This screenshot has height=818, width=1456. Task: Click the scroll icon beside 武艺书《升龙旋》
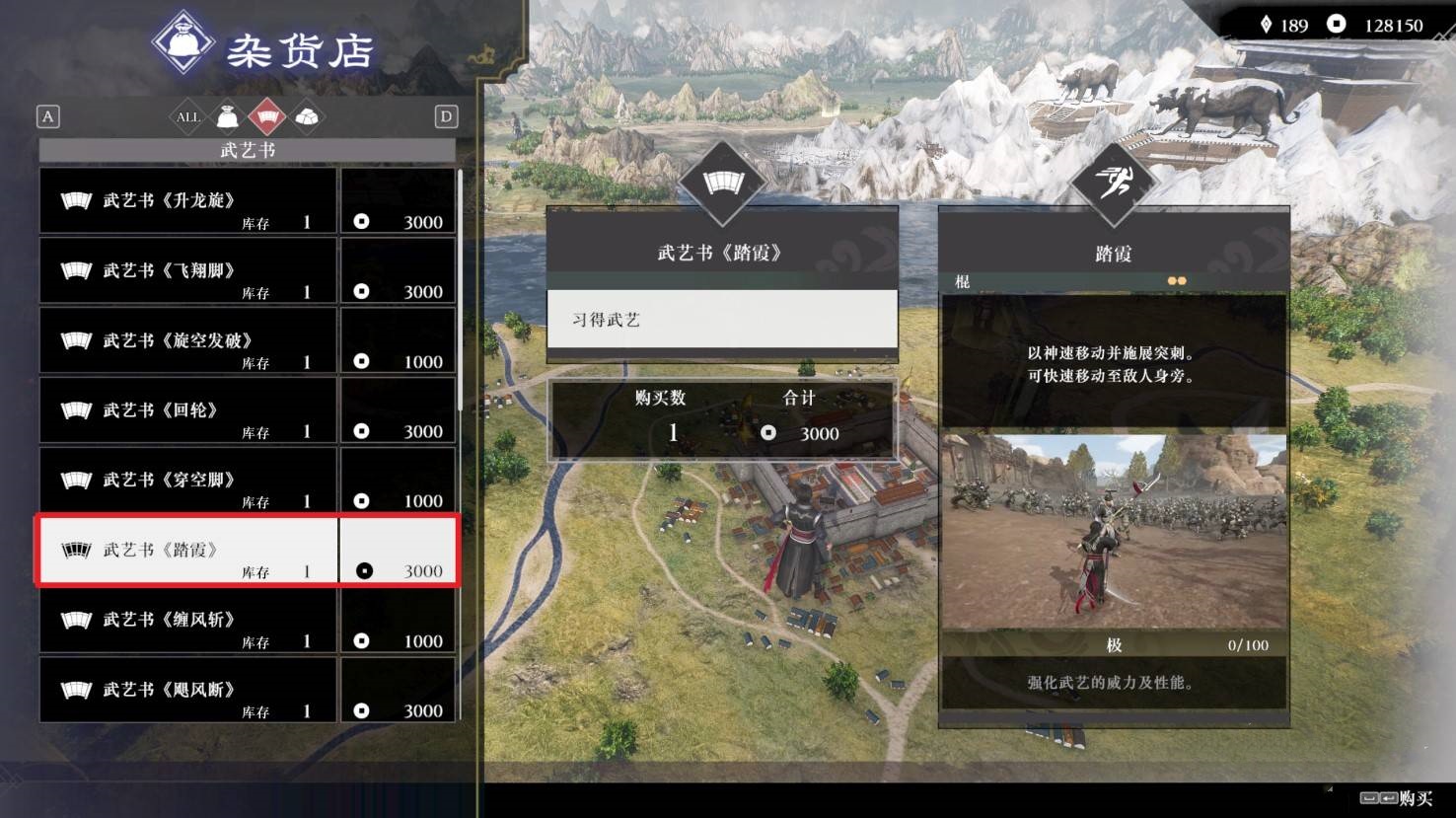(x=76, y=199)
